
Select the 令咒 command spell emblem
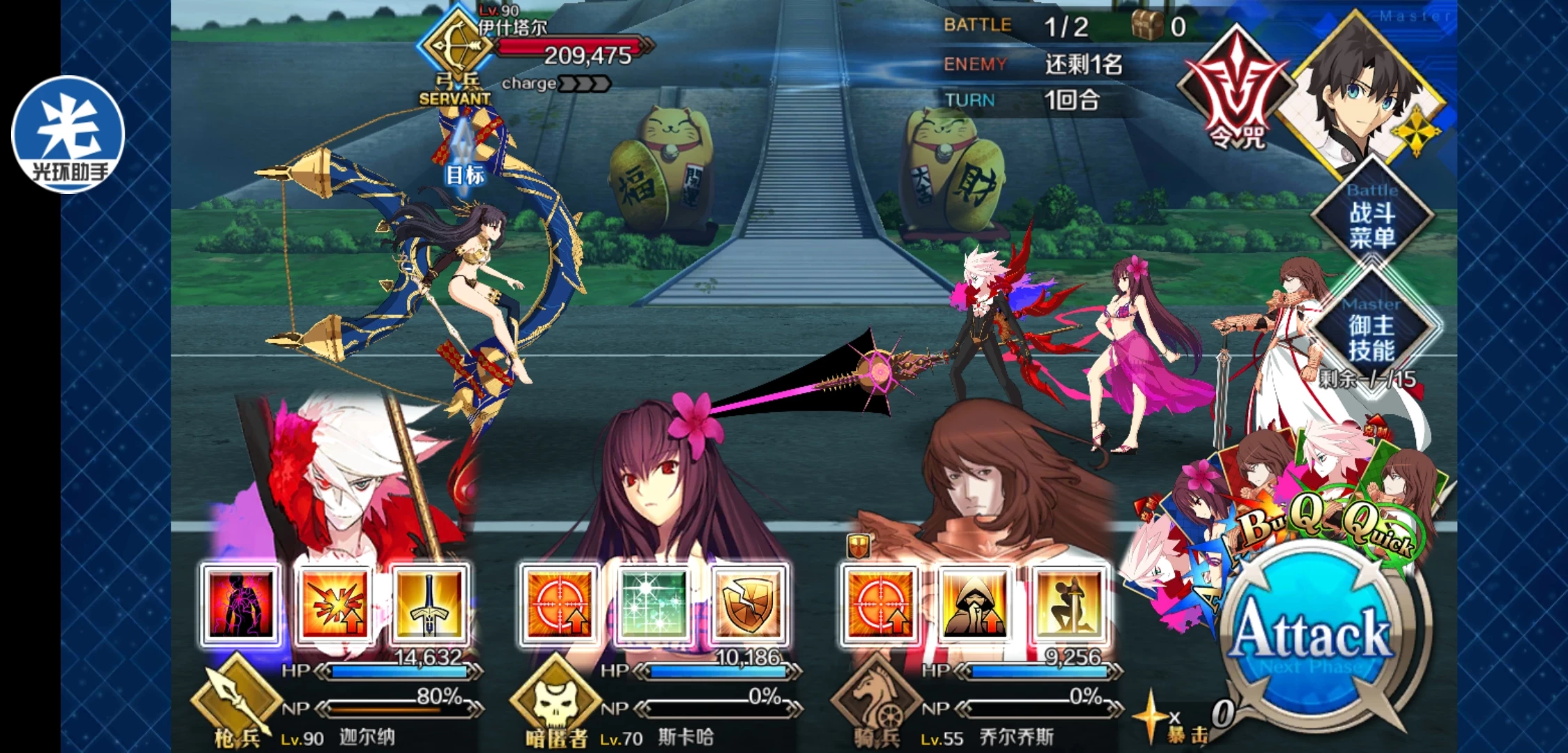(x=1236, y=91)
